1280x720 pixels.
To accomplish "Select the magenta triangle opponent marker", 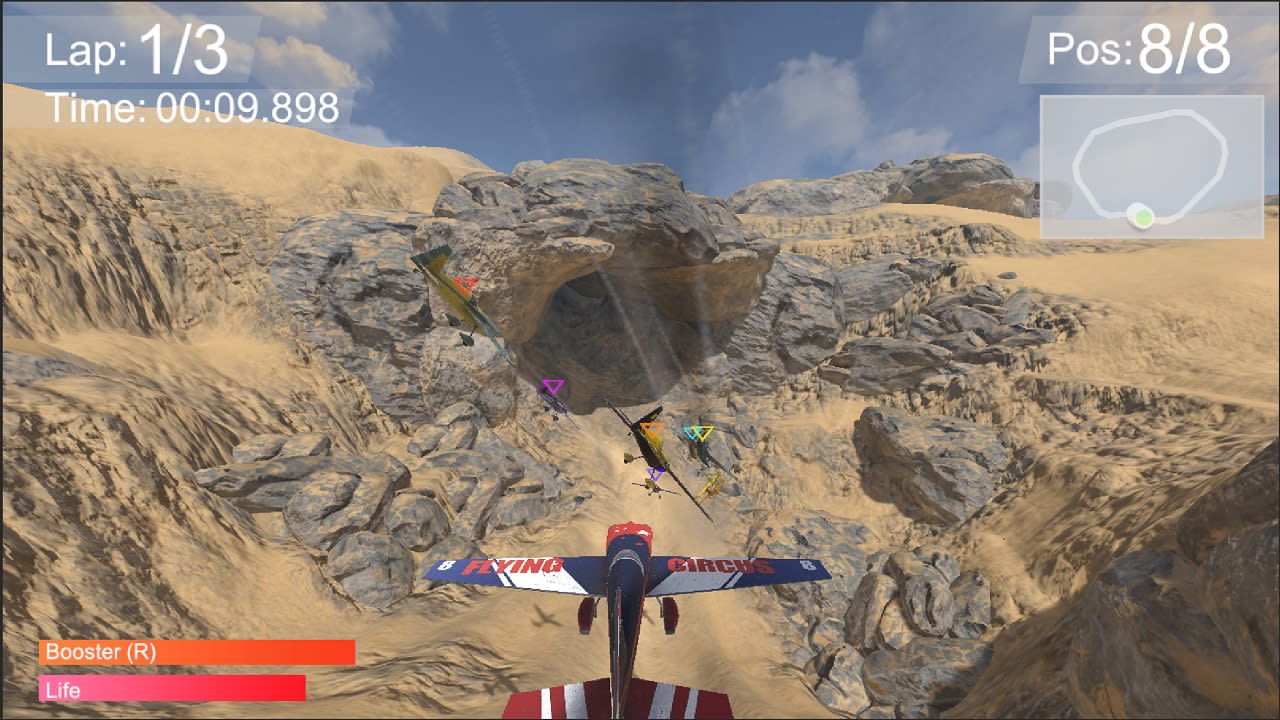I will pos(554,385).
